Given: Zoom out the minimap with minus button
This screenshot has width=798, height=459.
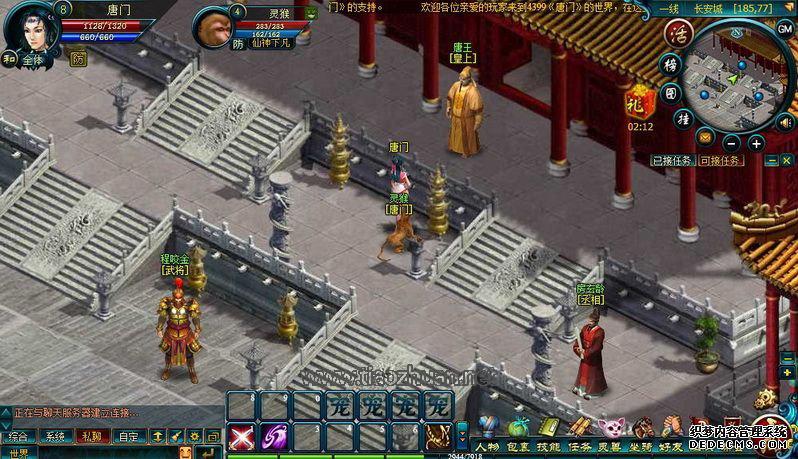Looking at the screenshot, I should tap(732, 143).
